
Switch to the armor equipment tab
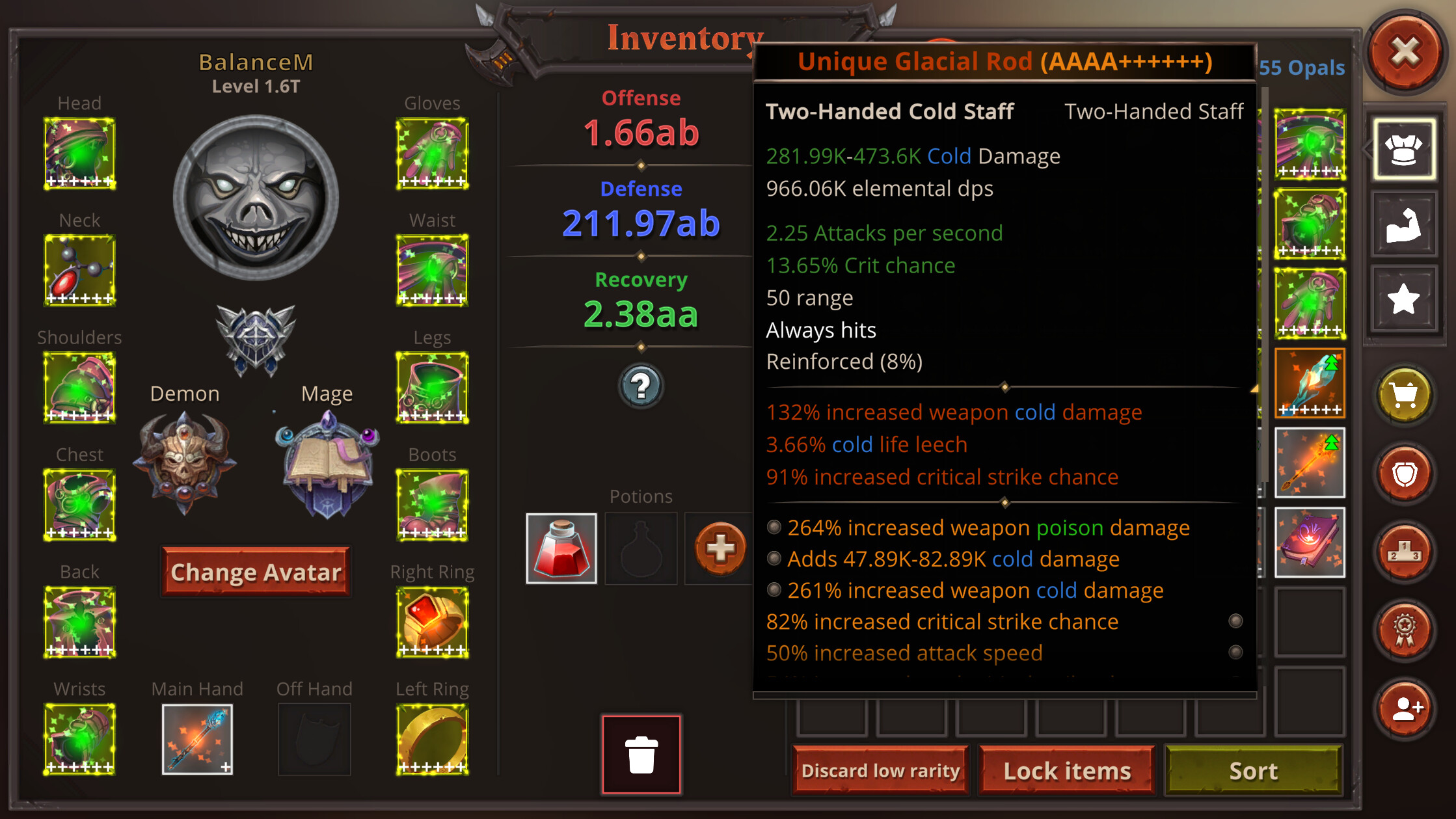pos(1403,148)
